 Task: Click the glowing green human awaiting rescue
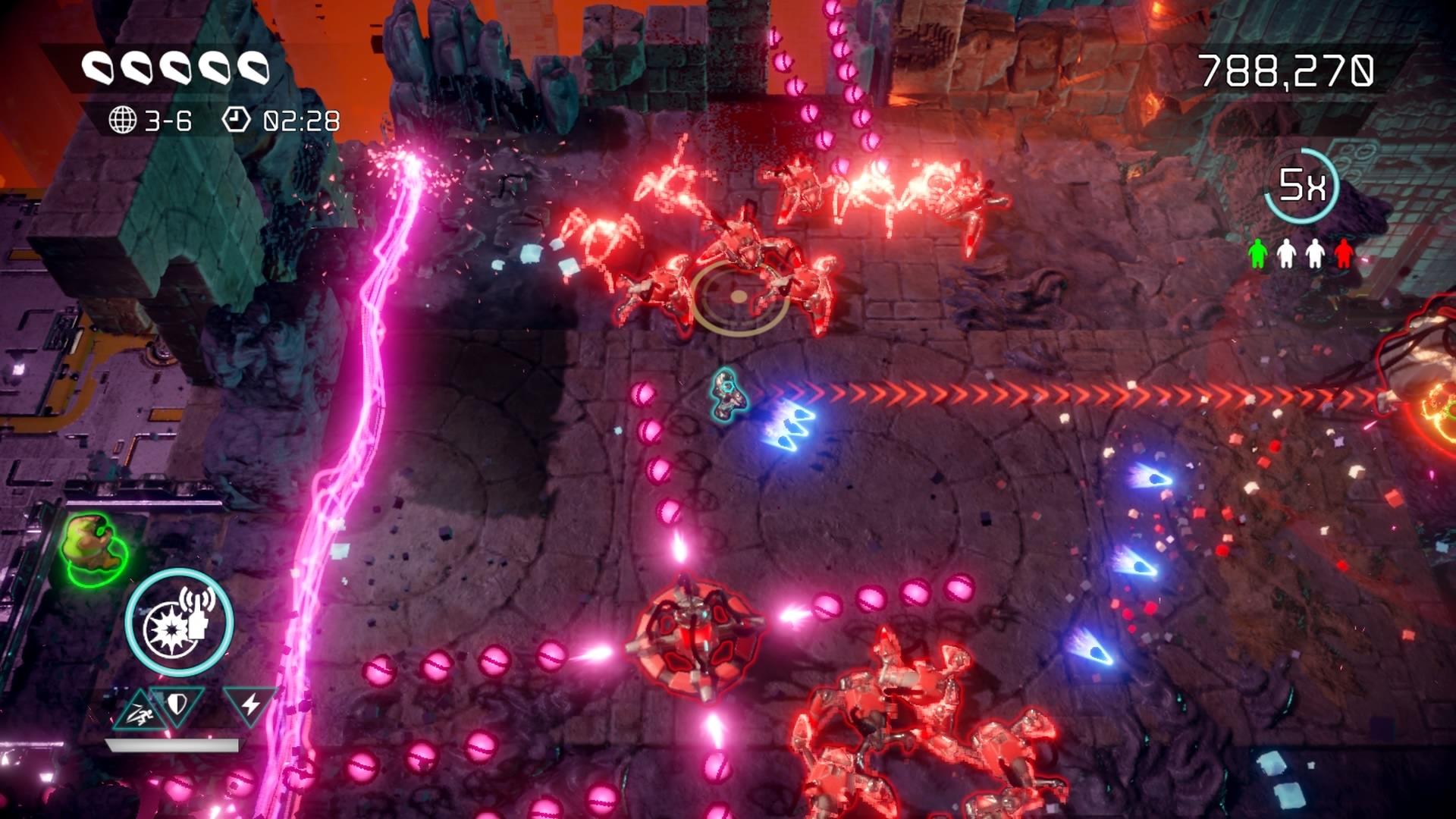93,544
